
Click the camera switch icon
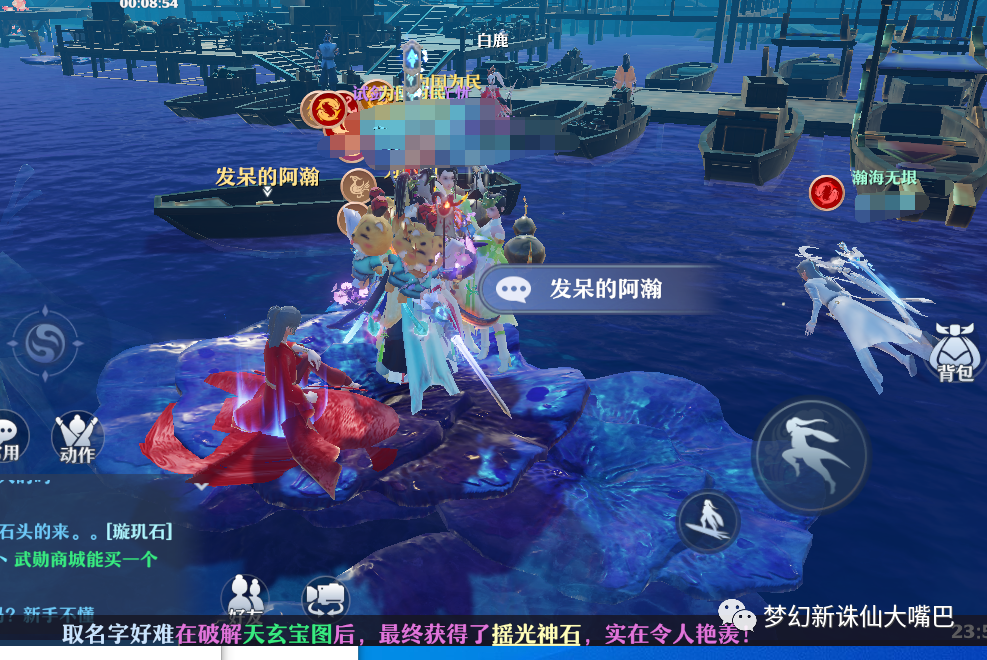click(325, 597)
